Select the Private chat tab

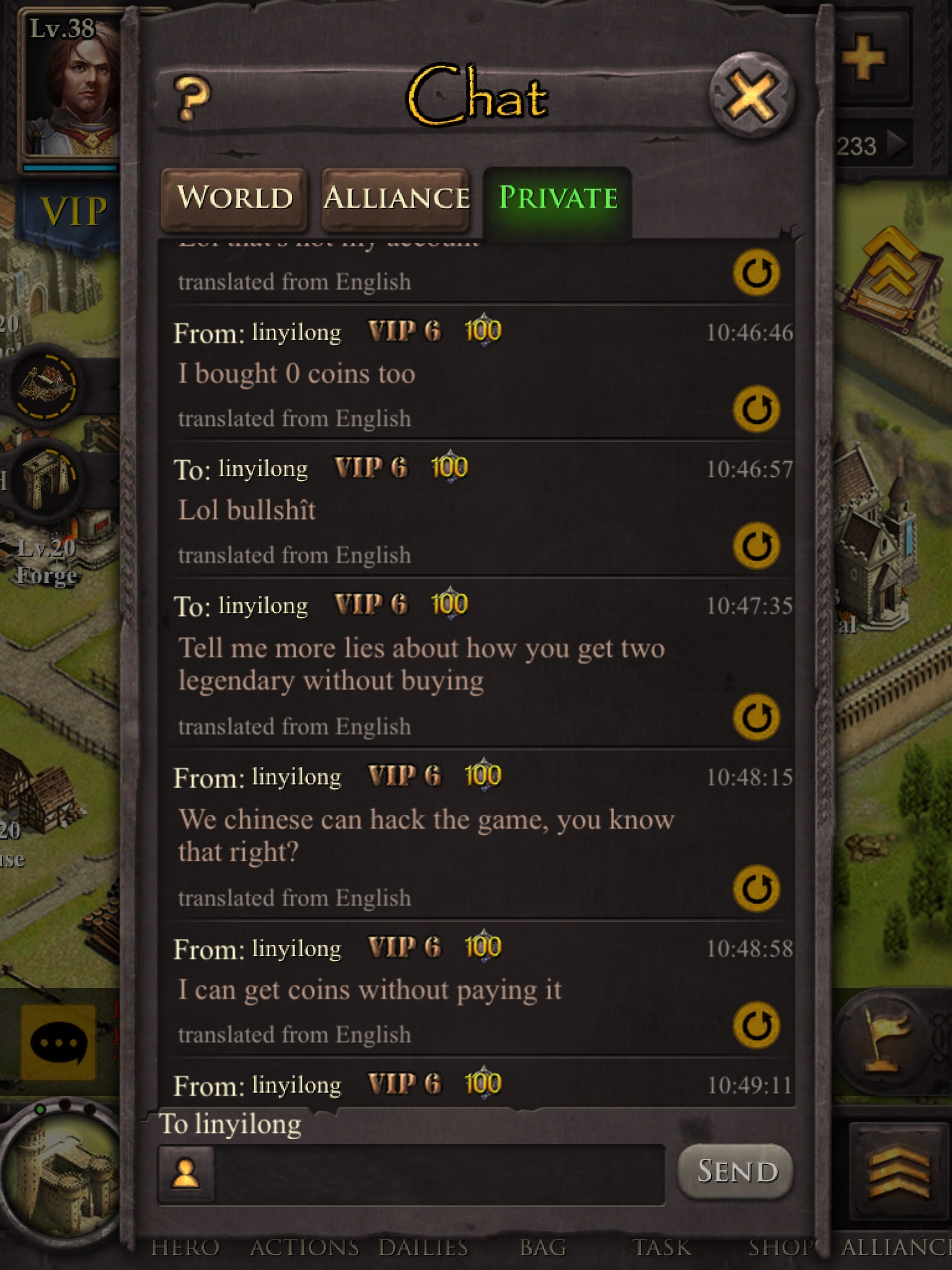click(x=558, y=198)
